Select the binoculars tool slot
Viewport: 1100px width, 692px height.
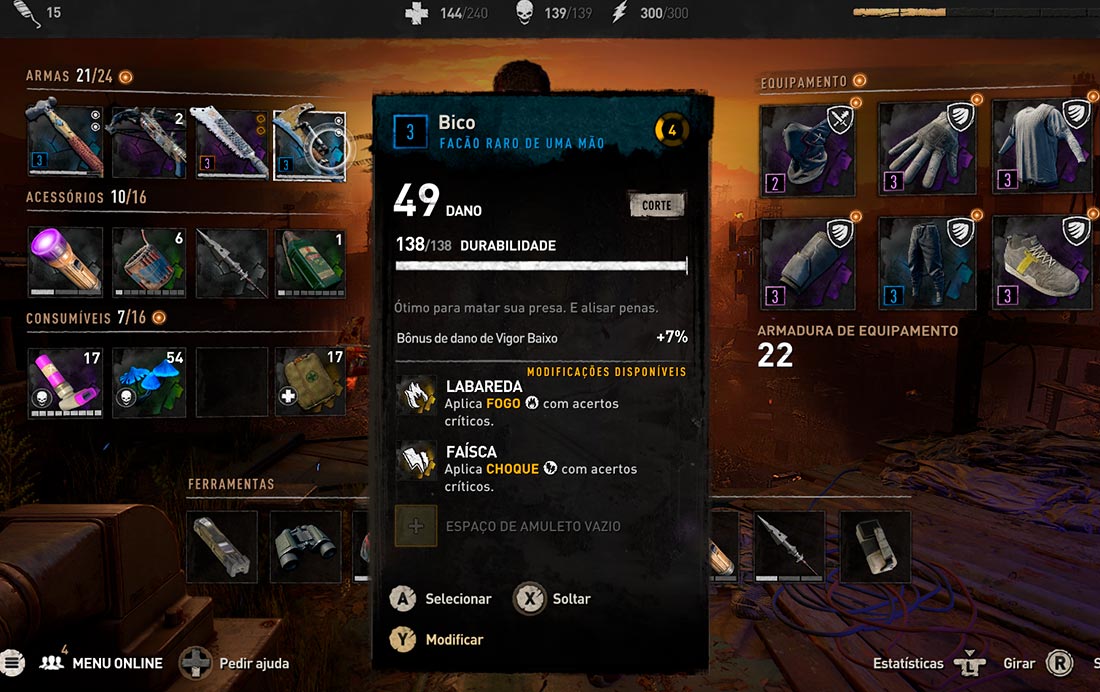[x=305, y=546]
